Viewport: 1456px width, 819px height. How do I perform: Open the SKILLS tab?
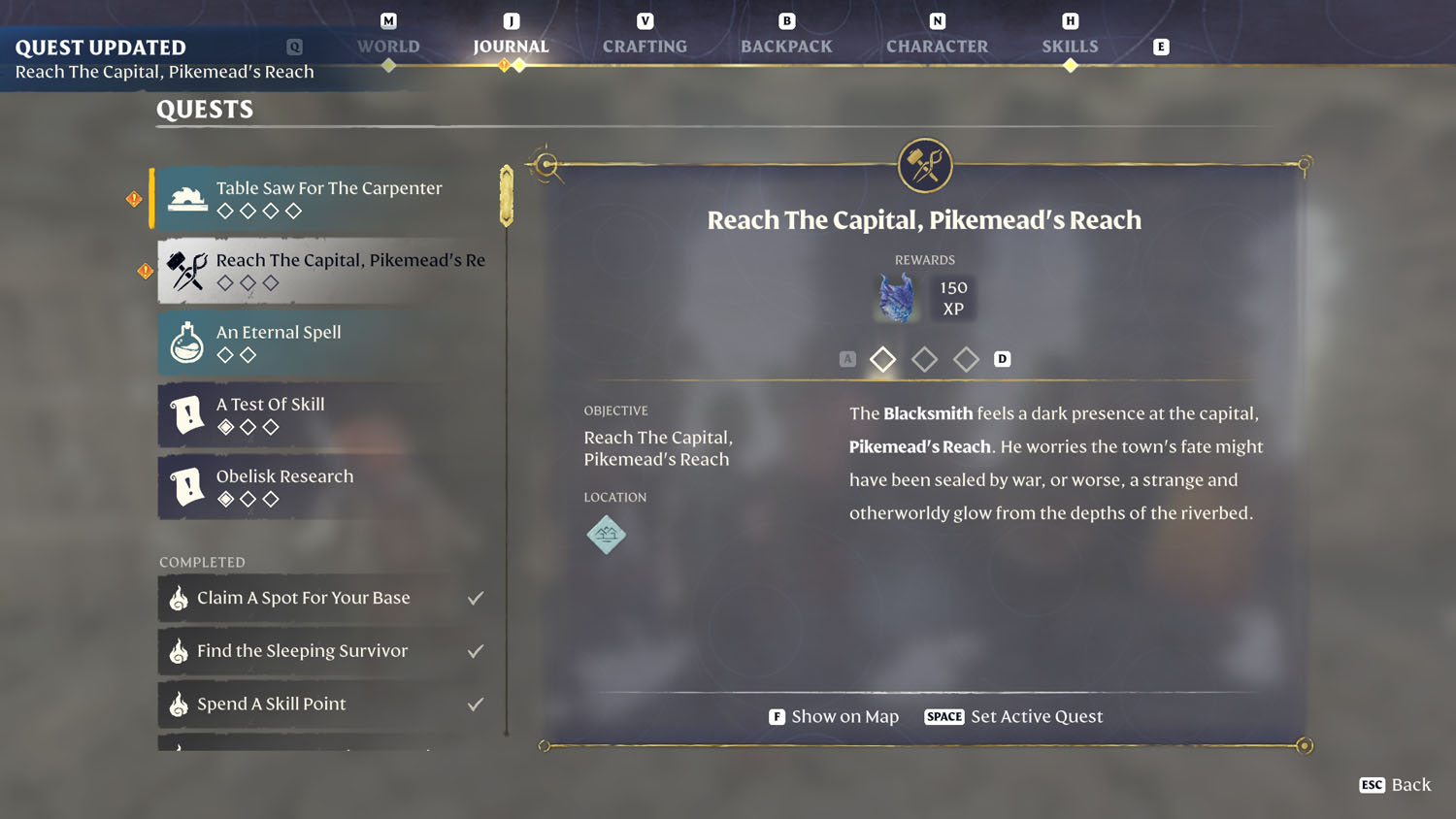click(x=1070, y=46)
